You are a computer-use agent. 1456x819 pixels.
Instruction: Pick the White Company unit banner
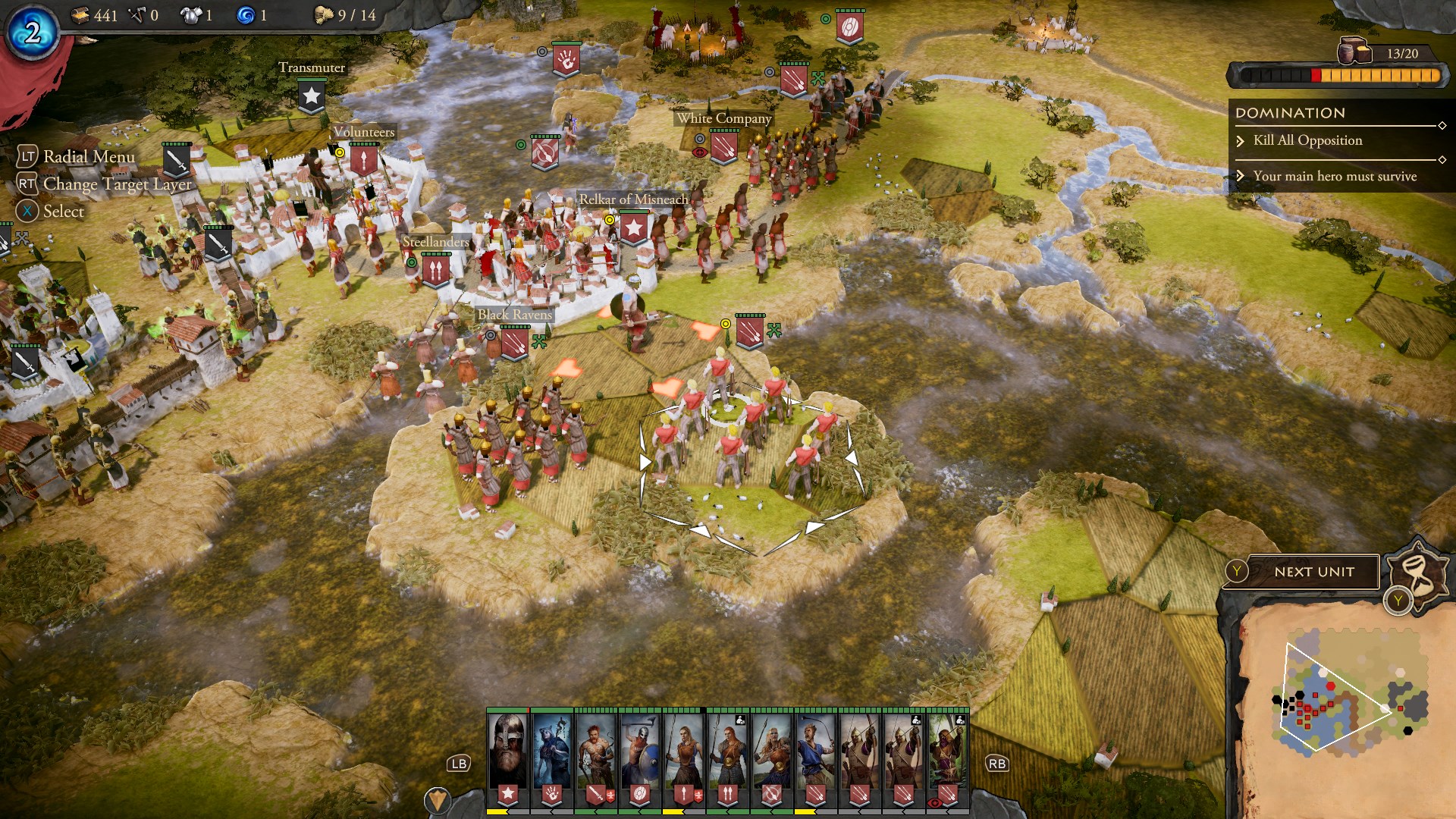(x=723, y=146)
